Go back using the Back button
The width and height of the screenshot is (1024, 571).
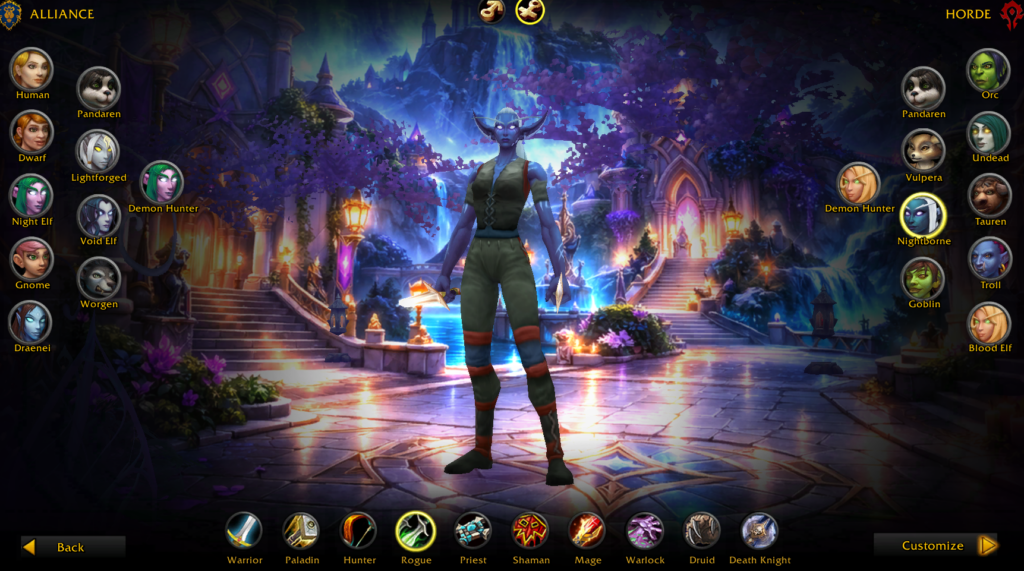click(x=72, y=546)
